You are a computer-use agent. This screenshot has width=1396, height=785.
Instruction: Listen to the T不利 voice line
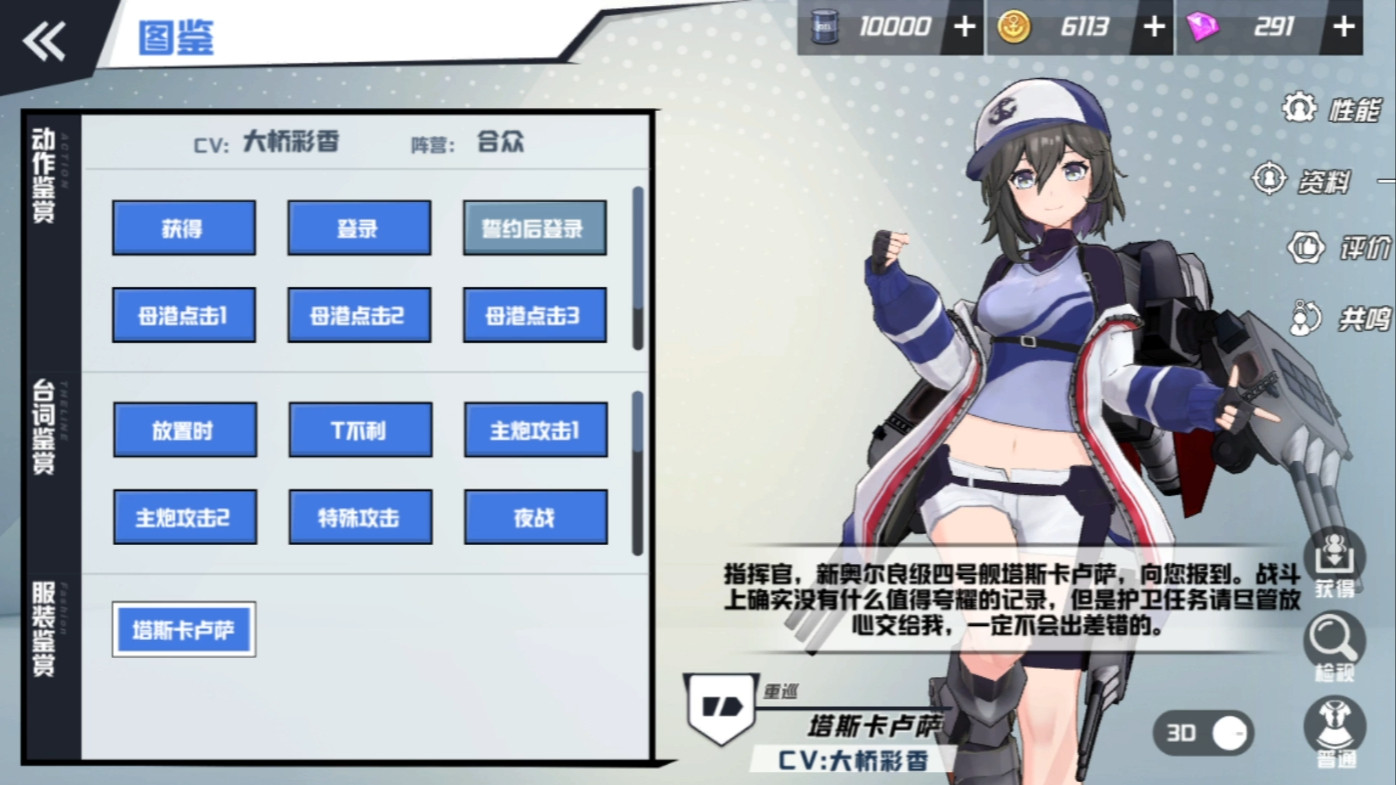(360, 430)
